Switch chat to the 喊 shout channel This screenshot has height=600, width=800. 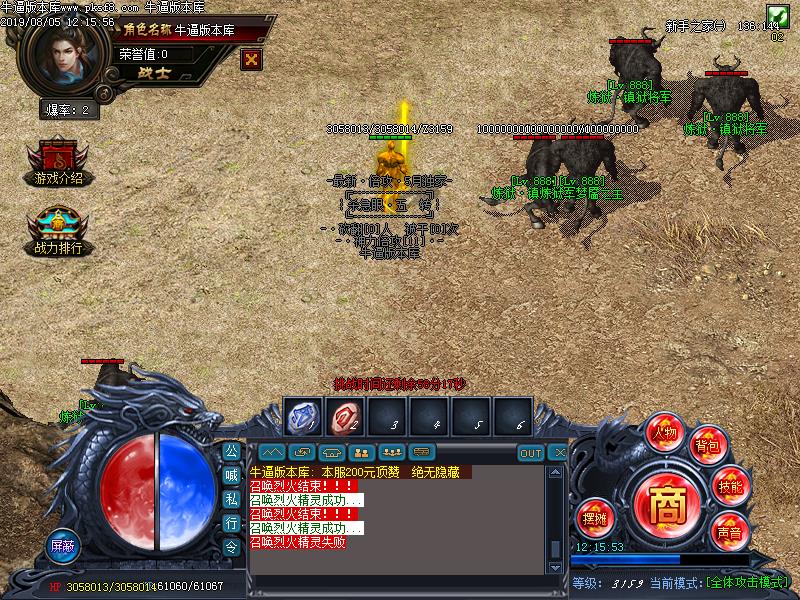(x=231, y=475)
